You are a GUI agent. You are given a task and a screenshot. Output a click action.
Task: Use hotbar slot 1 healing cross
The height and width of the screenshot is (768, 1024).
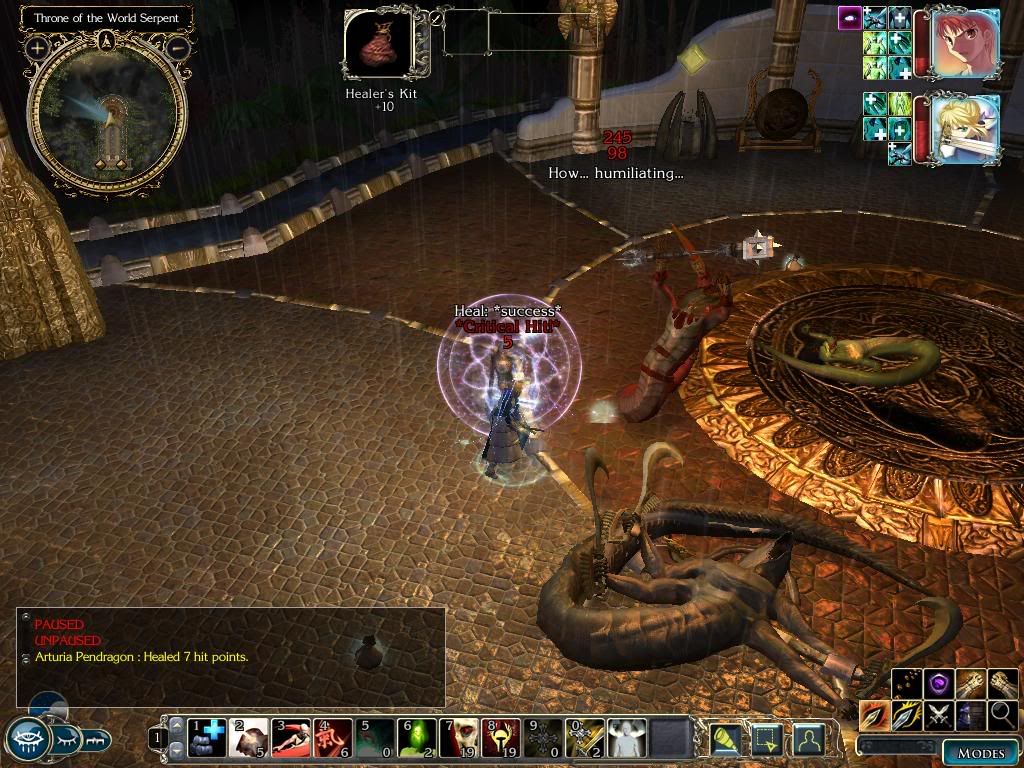pos(207,738)
